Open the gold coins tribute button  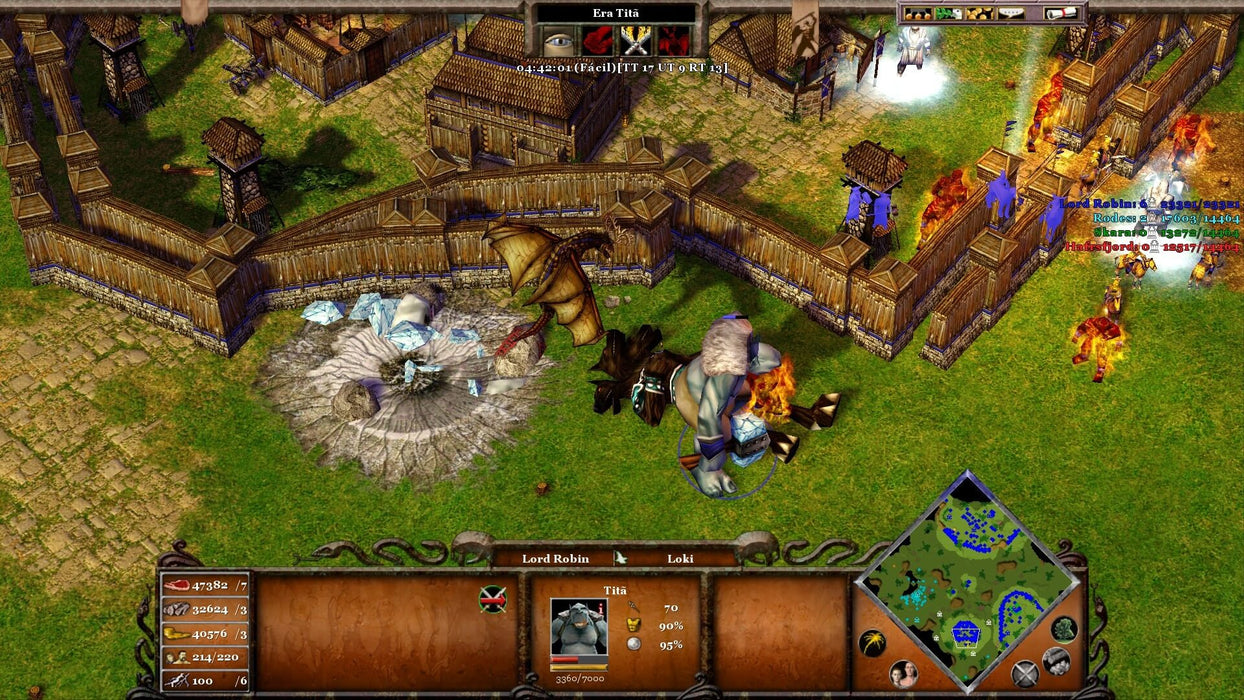980,13
